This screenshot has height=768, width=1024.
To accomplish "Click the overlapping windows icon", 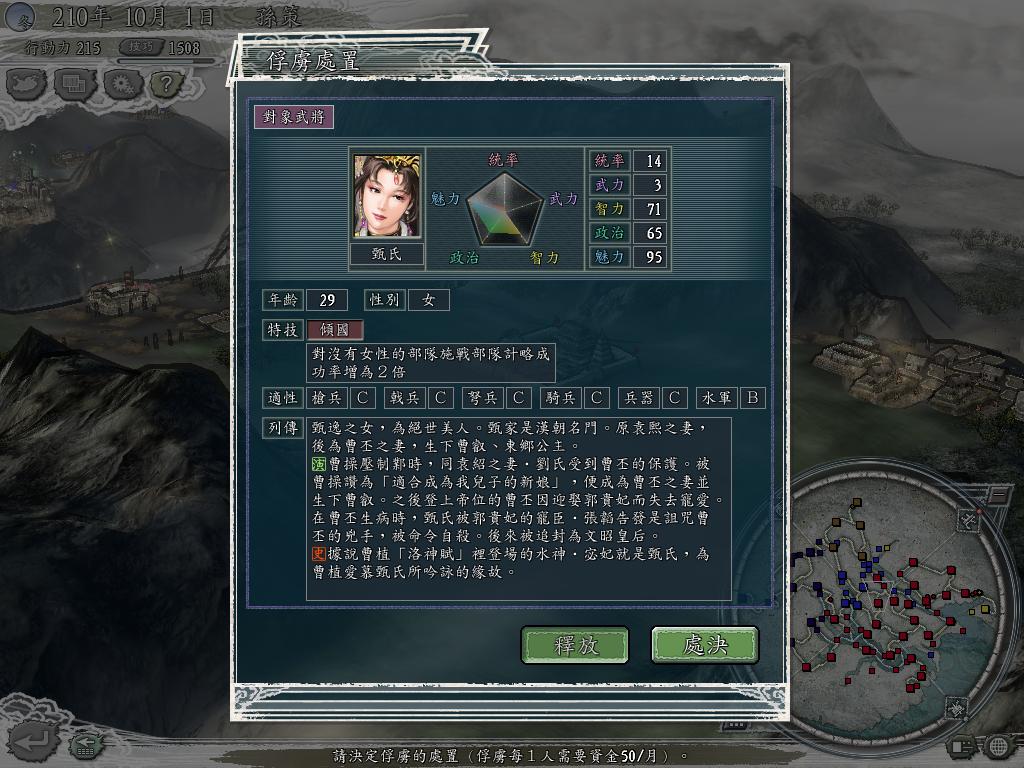I will pos(74,84).
